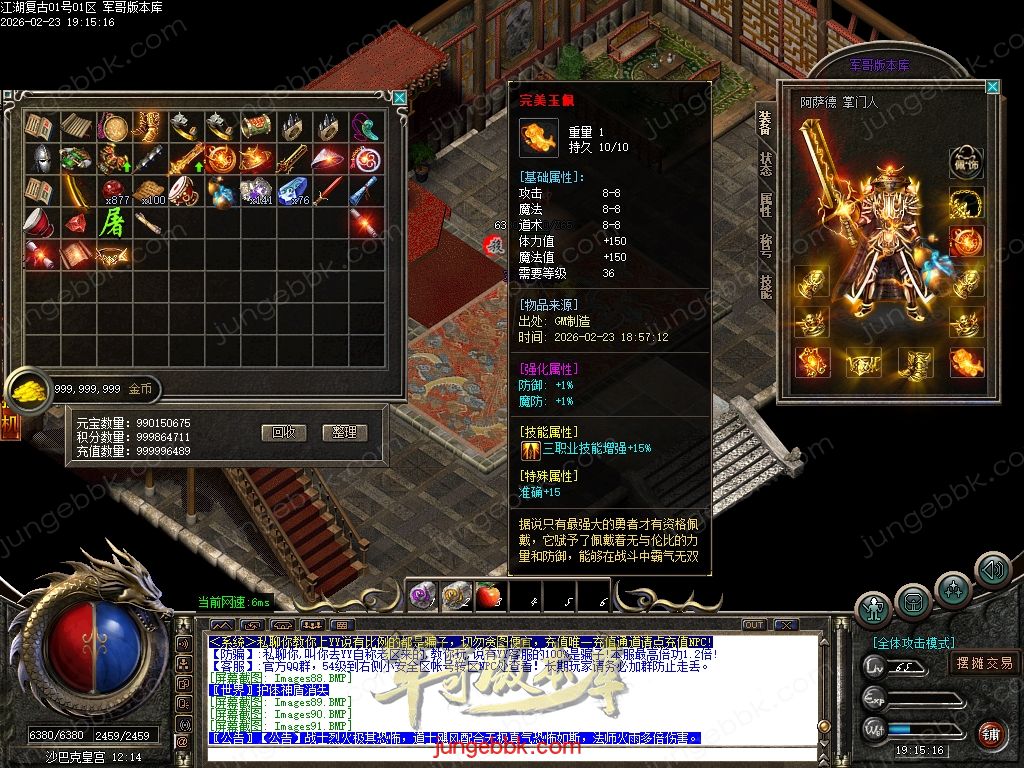Show the 称号 titles tab
Screen dimensions: 1024x768
tap(765, 246)
